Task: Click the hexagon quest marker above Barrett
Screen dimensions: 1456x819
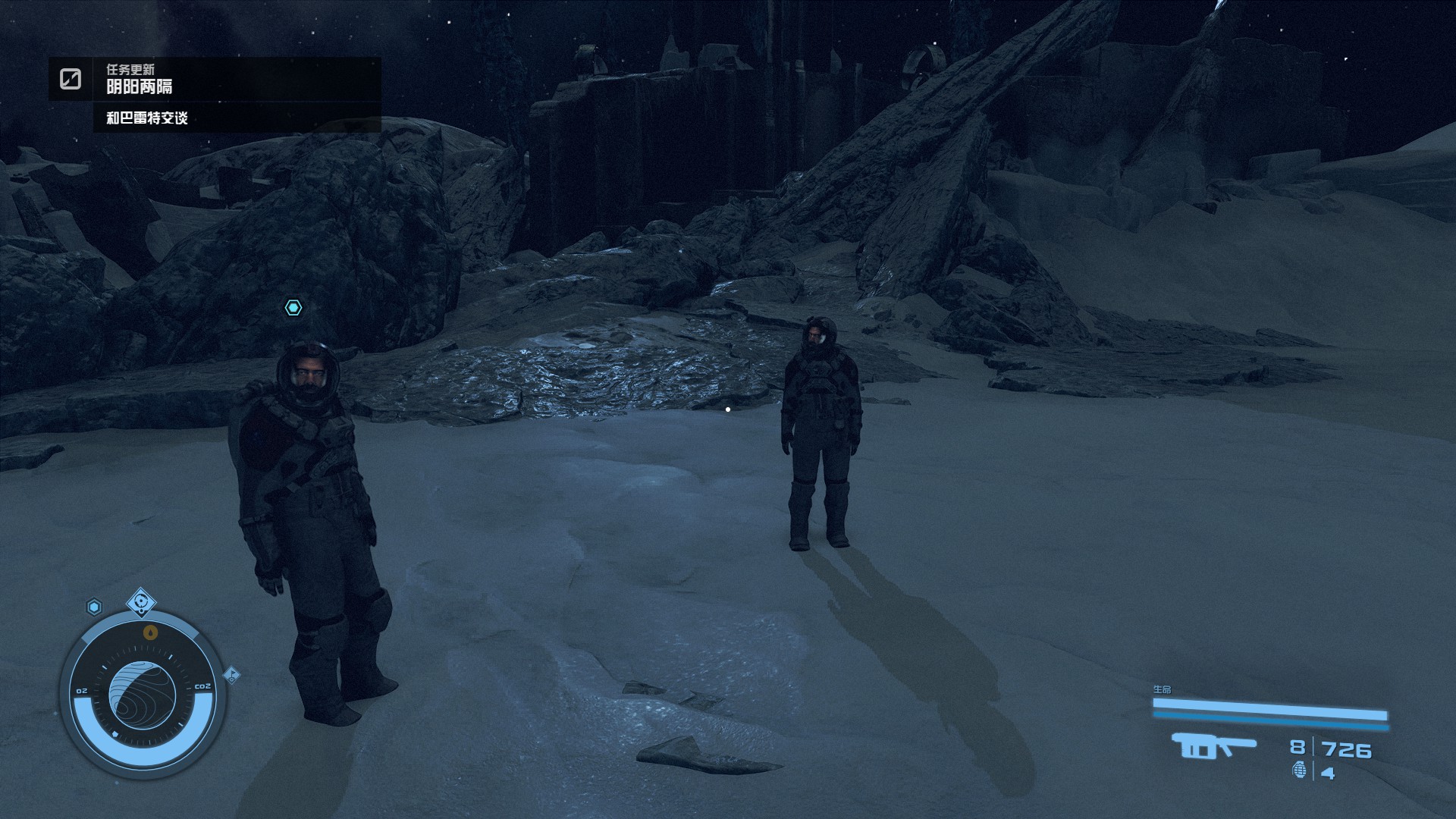Action: [x=293, y=307]
